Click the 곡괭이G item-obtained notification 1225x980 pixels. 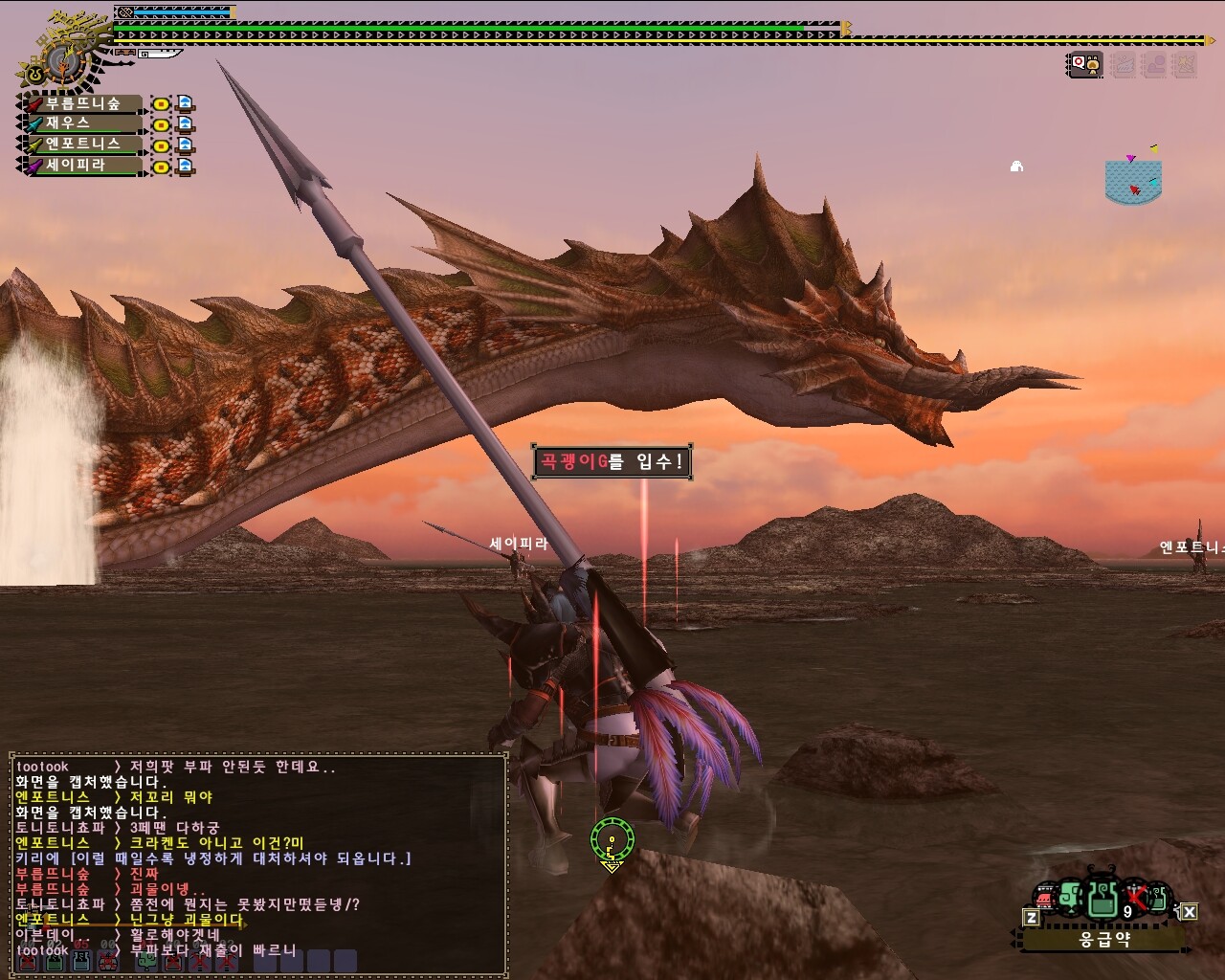(x=612, y=462)
